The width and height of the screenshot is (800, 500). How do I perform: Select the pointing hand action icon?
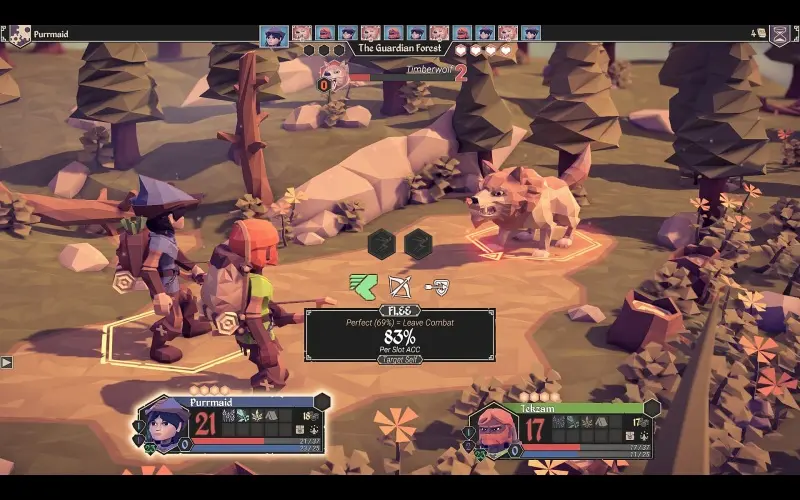(436, 287)
